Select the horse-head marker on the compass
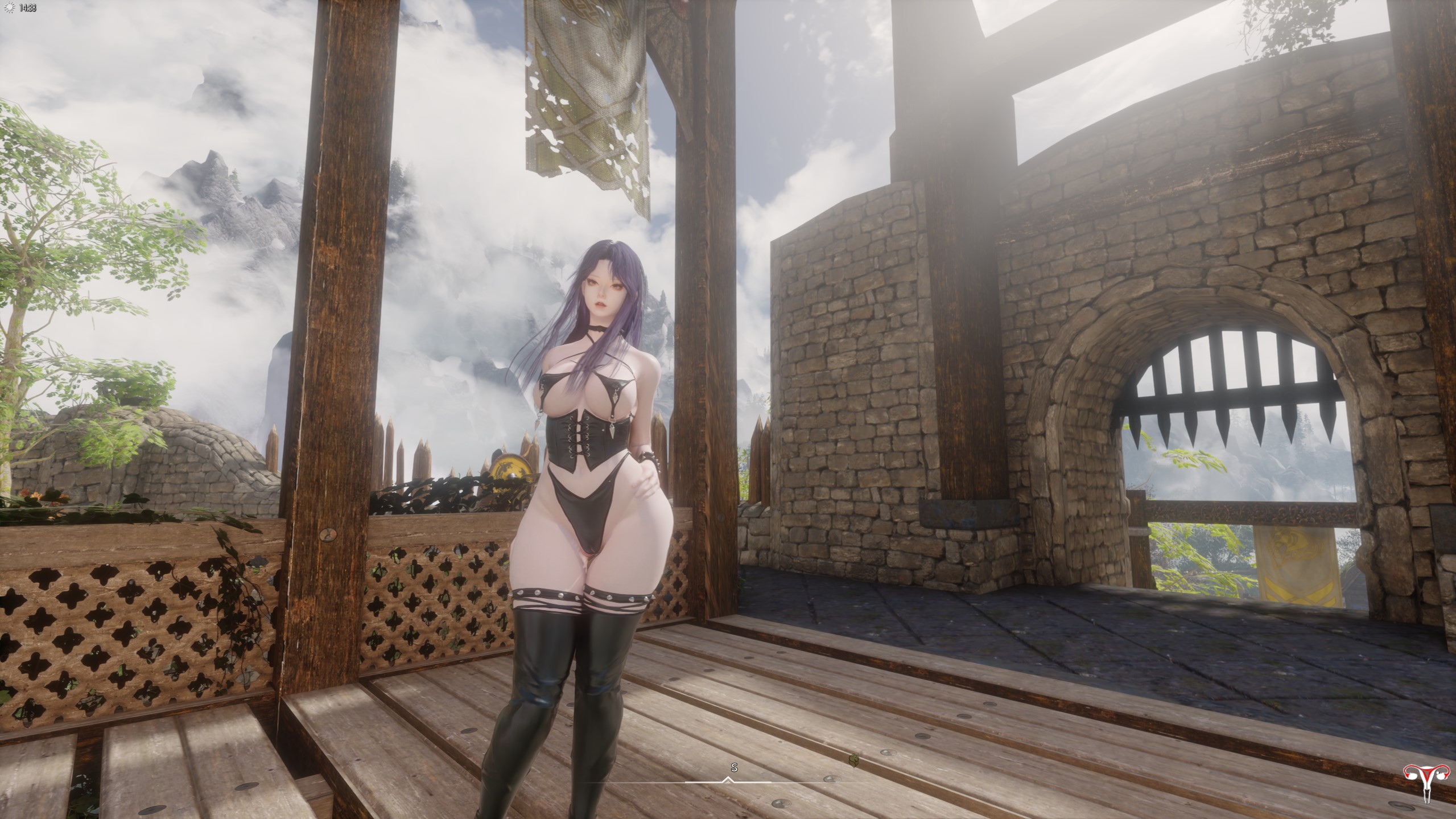Image resolution: width=1456 pixels, height=819 pixels. [x=853, y=759]
